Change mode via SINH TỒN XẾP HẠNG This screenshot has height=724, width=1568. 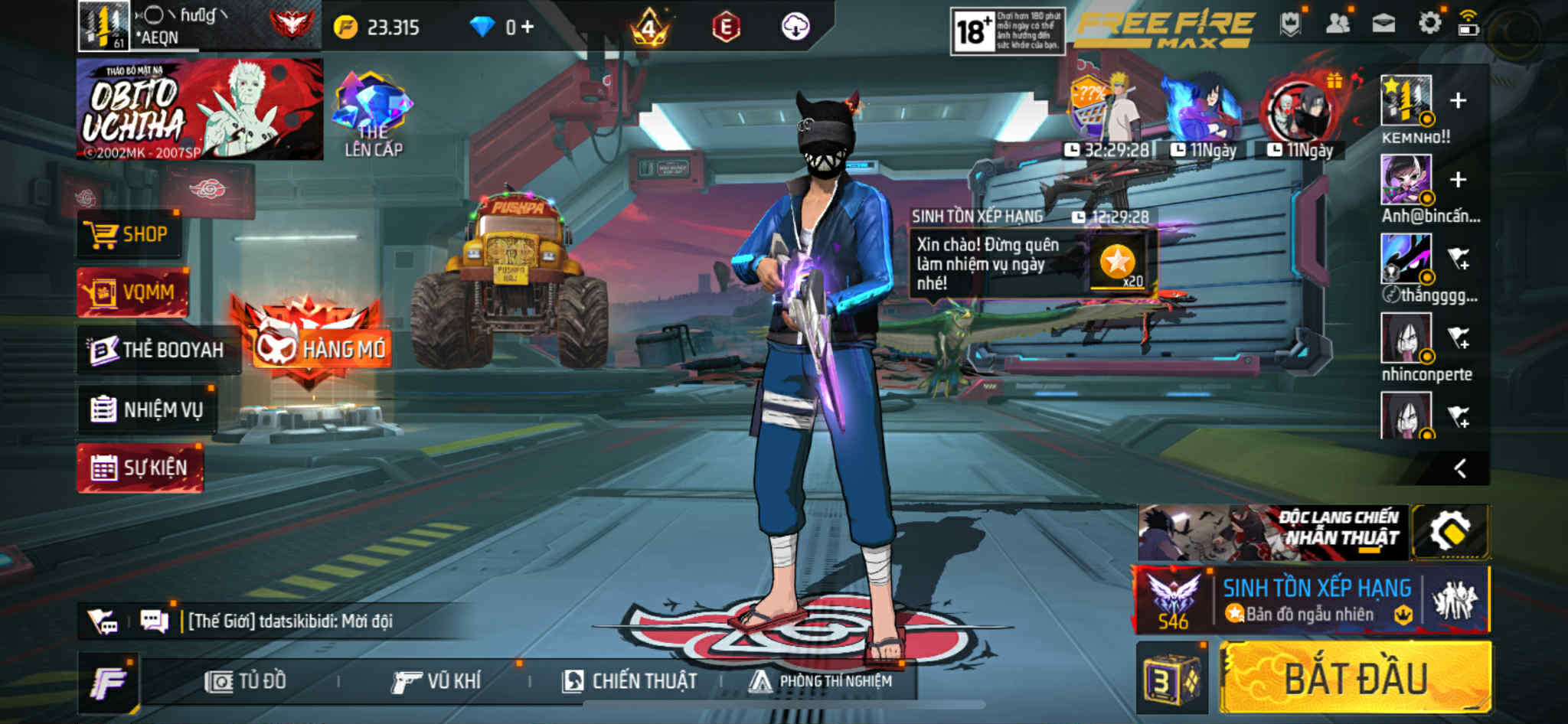point(1315,600)
